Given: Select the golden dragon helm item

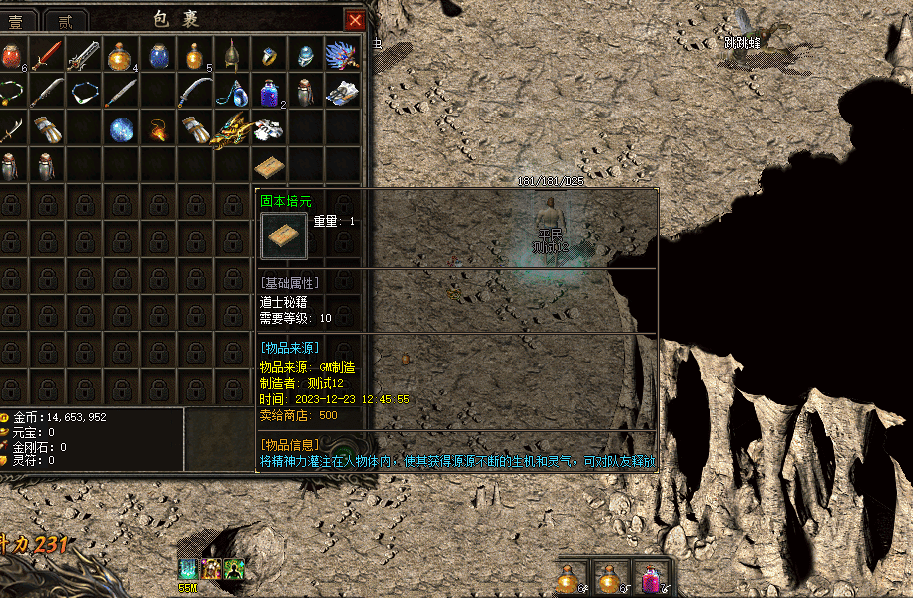Looking at the screenshot, I should pos(232,129).
